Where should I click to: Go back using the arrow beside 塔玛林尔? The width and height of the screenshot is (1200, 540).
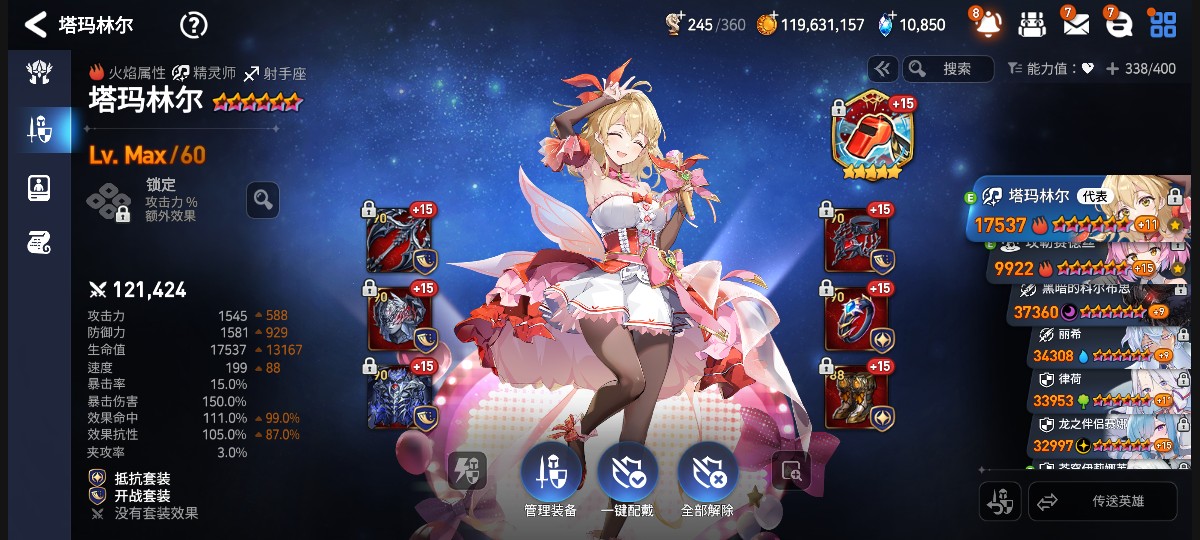(36, 24)
